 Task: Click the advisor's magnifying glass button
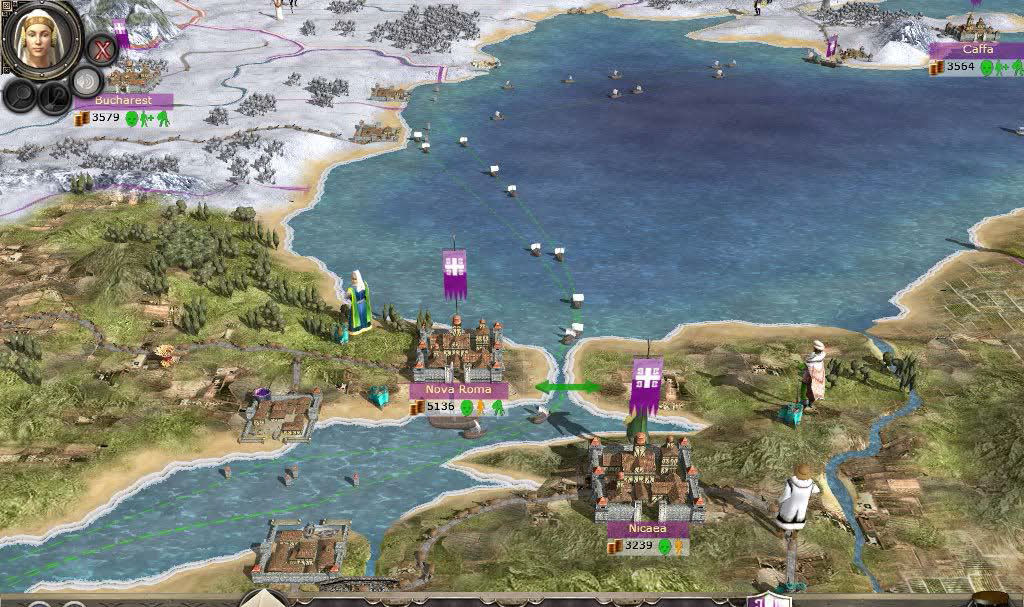coord(20,96)
